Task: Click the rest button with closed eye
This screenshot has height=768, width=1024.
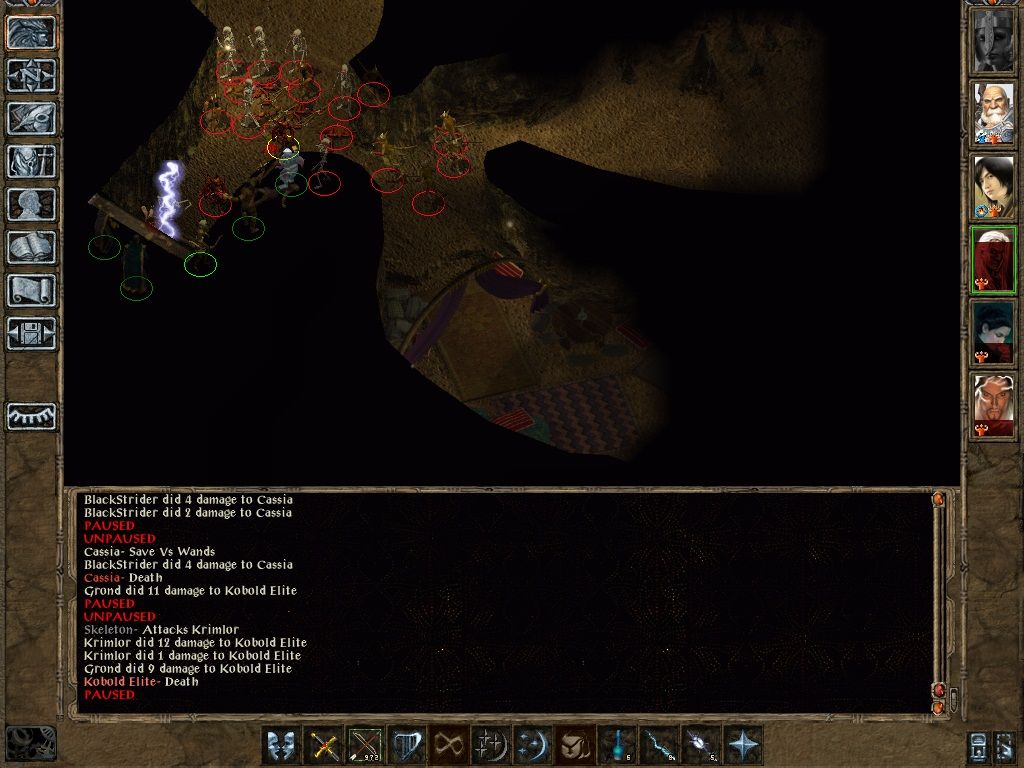Action: [x=32, y=416]
